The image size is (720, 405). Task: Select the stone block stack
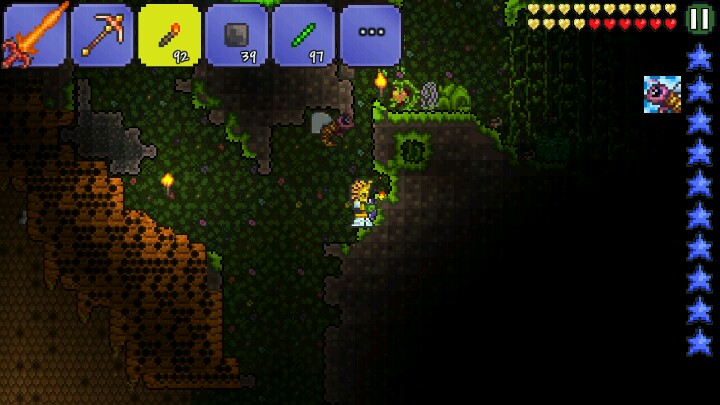(236, 34)
